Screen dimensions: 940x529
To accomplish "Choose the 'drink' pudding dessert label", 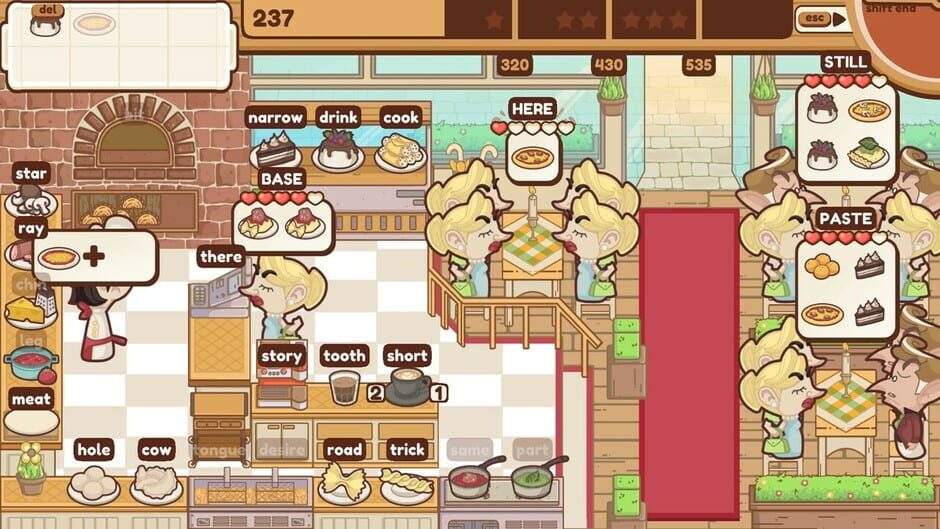I will coord(338,117).
